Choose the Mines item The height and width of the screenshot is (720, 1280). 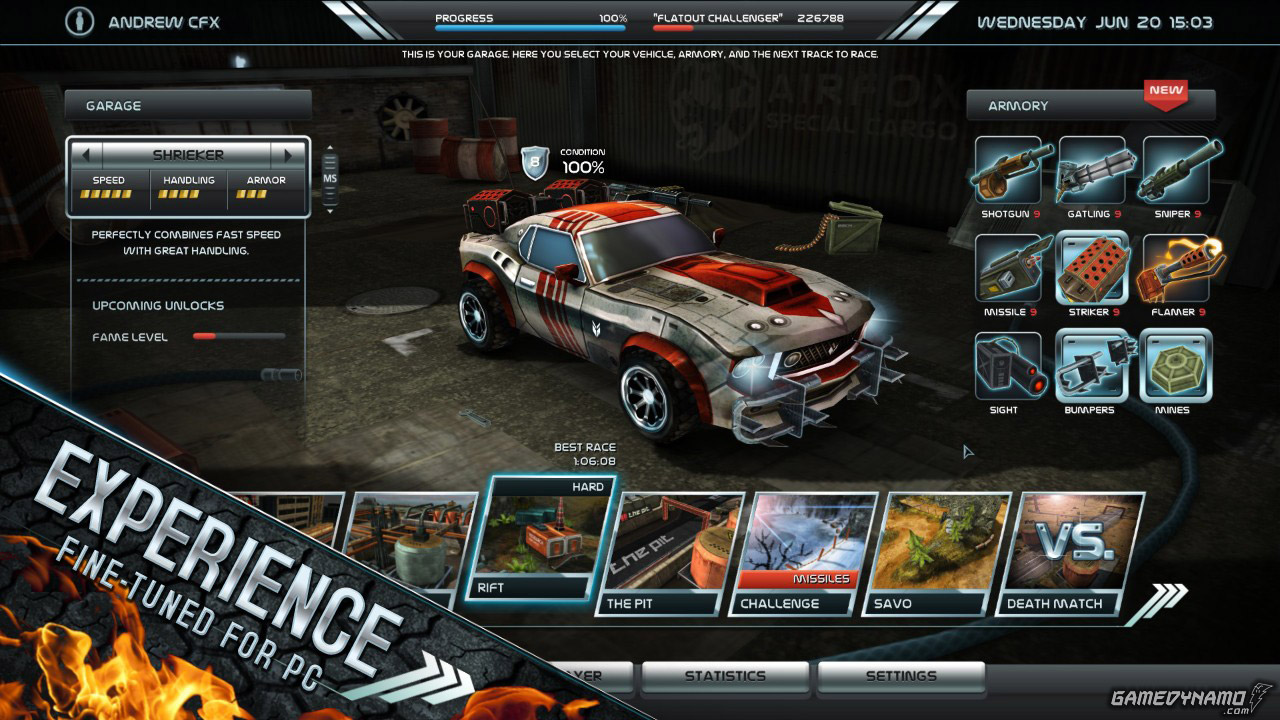(x=1176, y=366)
